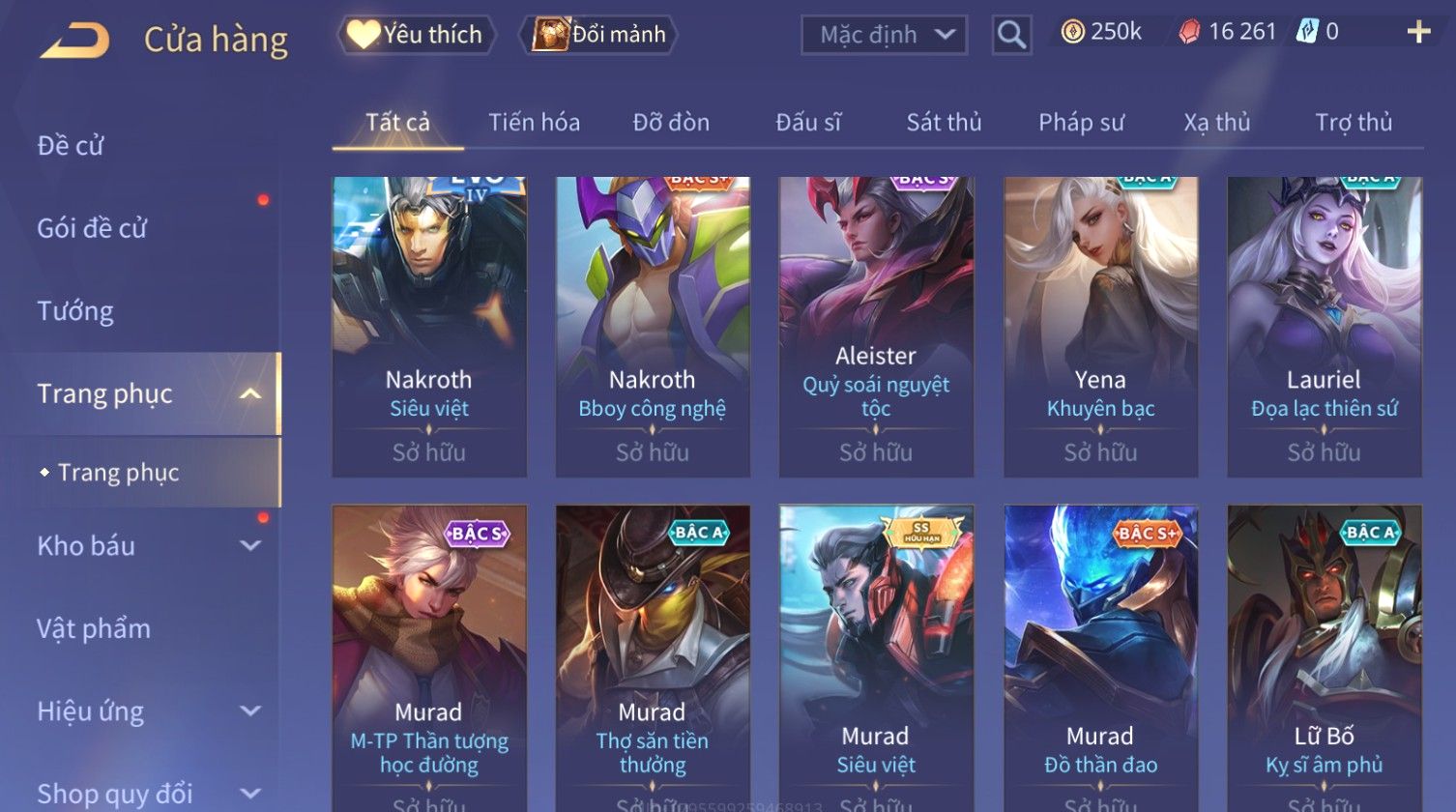Switch to the Đỡ đòn tab
1456x812 pixels.
point(671,123)
